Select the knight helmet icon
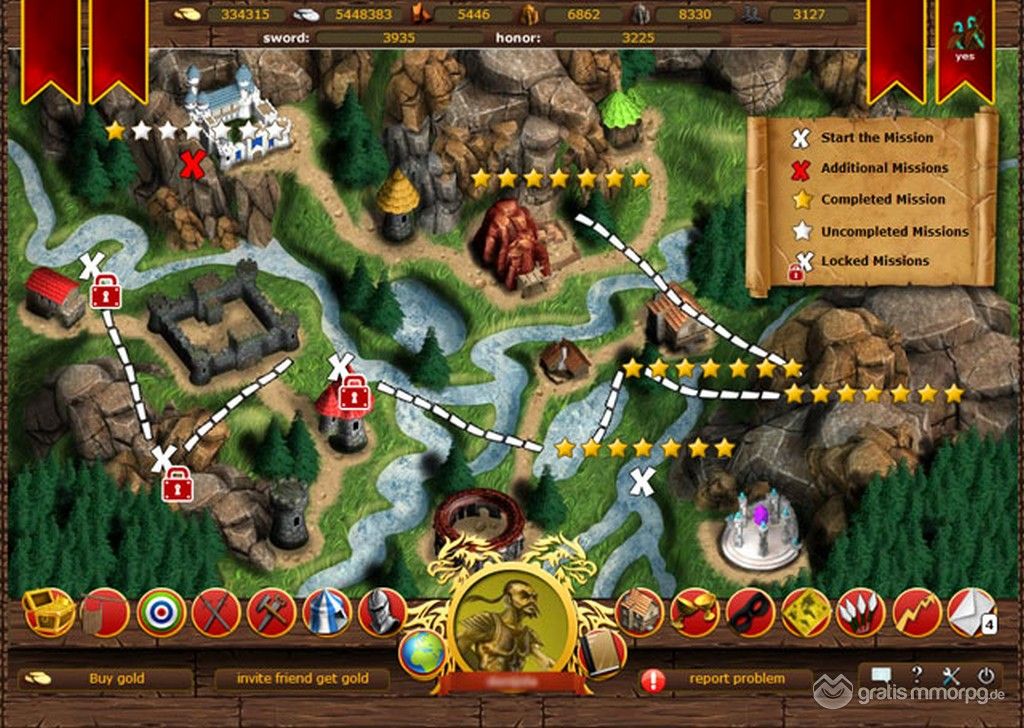This screenshot has width=1024, height=728. tap(381, 612)
